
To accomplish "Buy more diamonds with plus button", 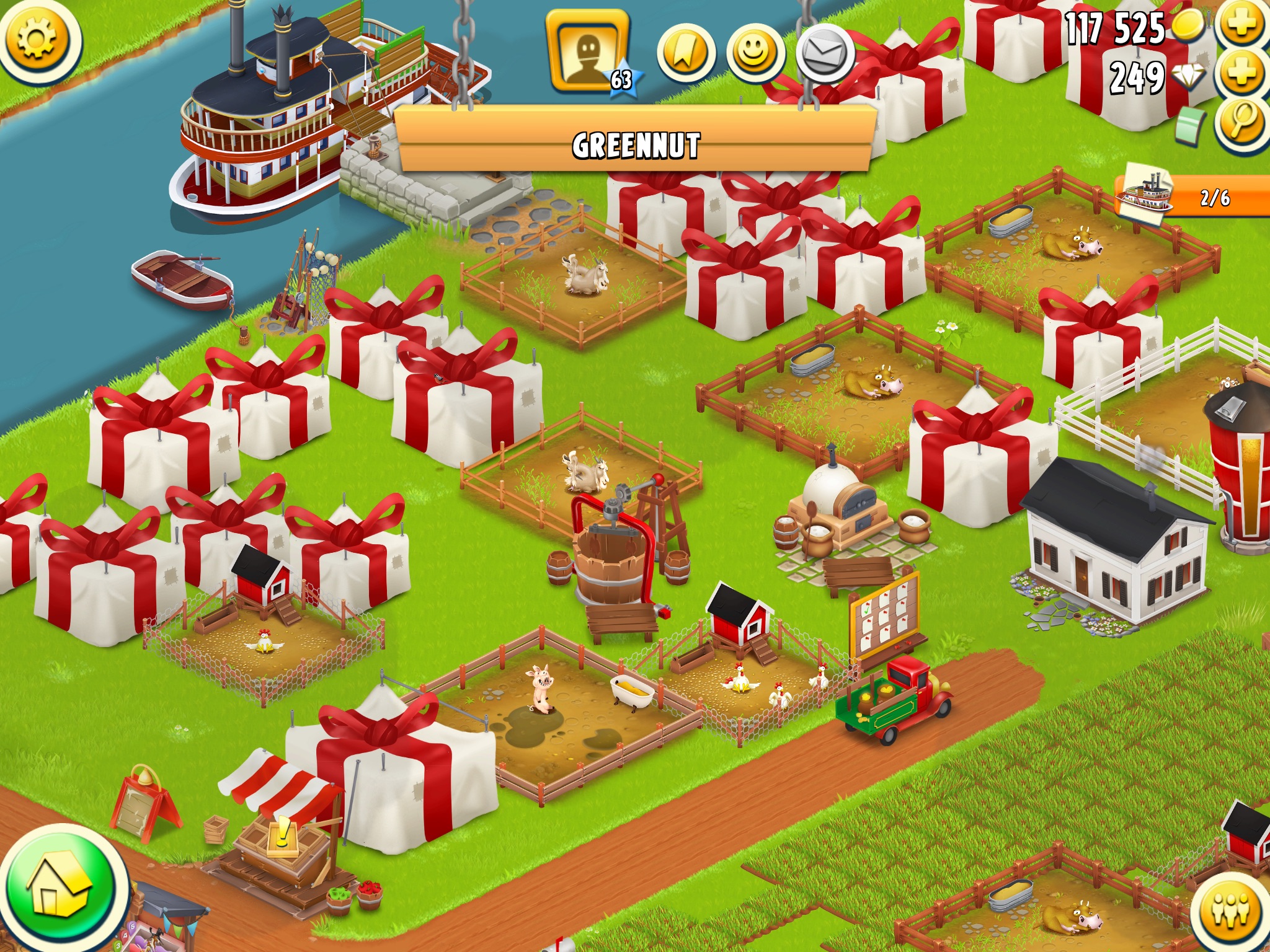I will point(1242,74).
